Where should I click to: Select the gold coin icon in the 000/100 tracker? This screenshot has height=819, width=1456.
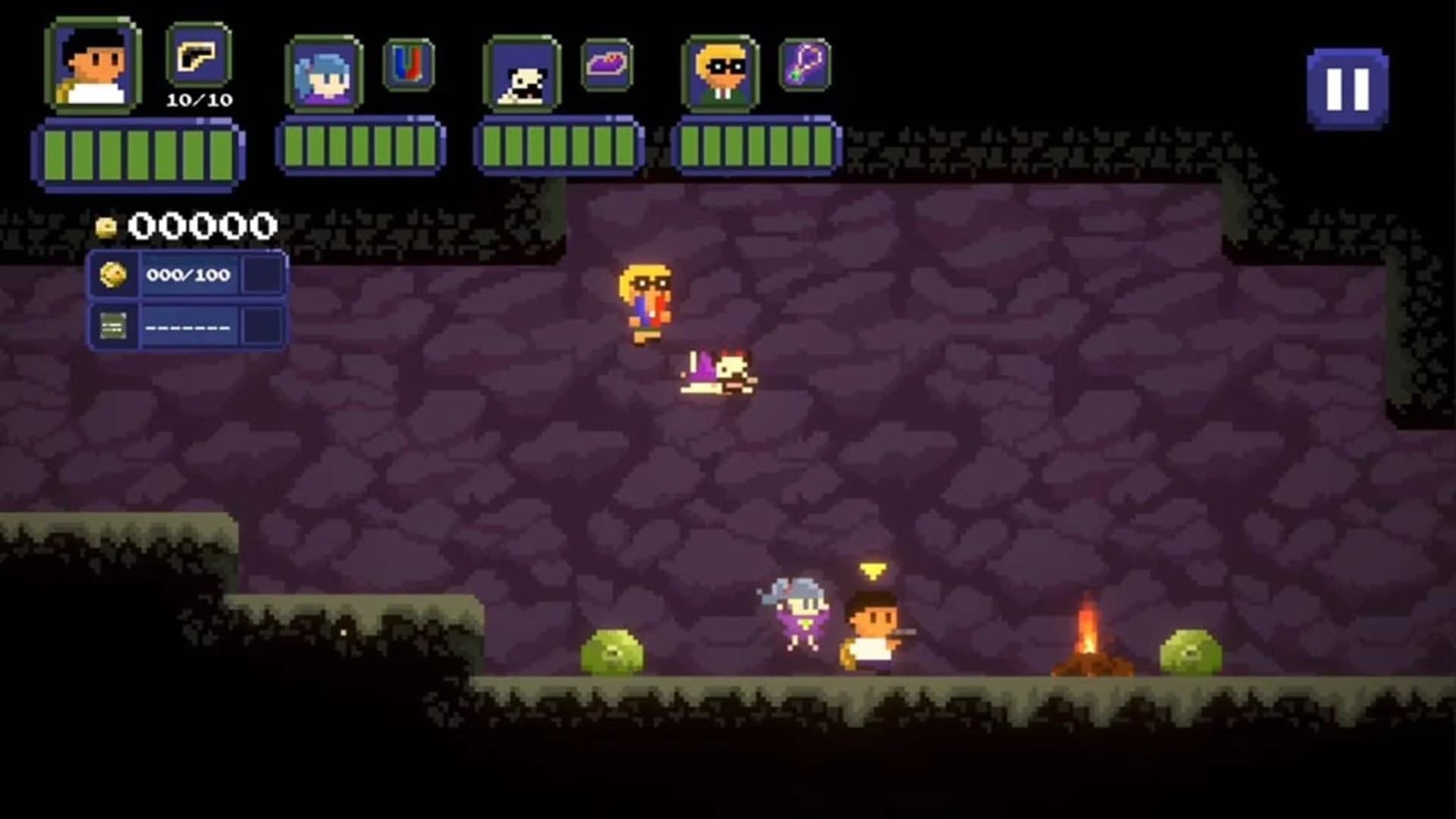pyautogui.click(x=114, y=275)
